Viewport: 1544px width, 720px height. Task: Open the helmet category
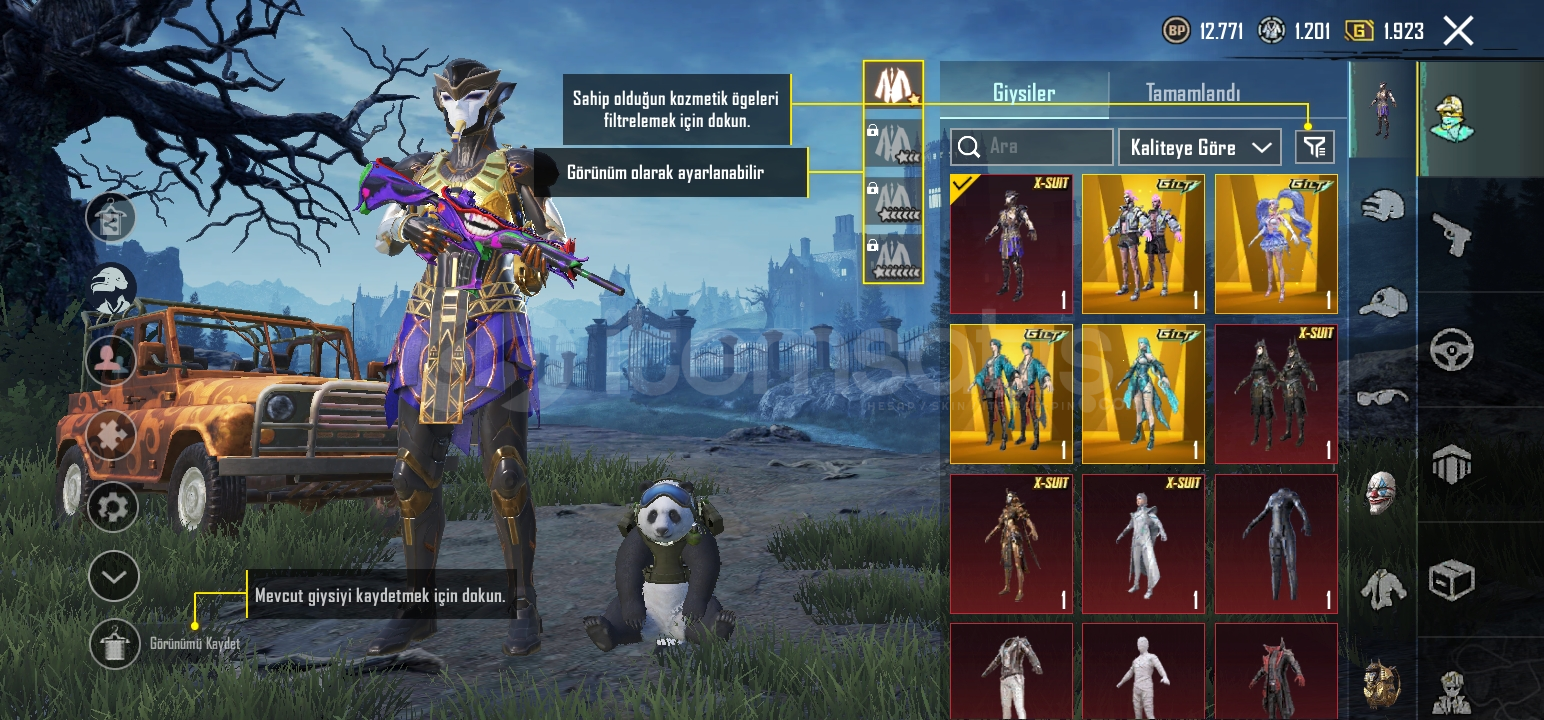(x=1383, y=207)
